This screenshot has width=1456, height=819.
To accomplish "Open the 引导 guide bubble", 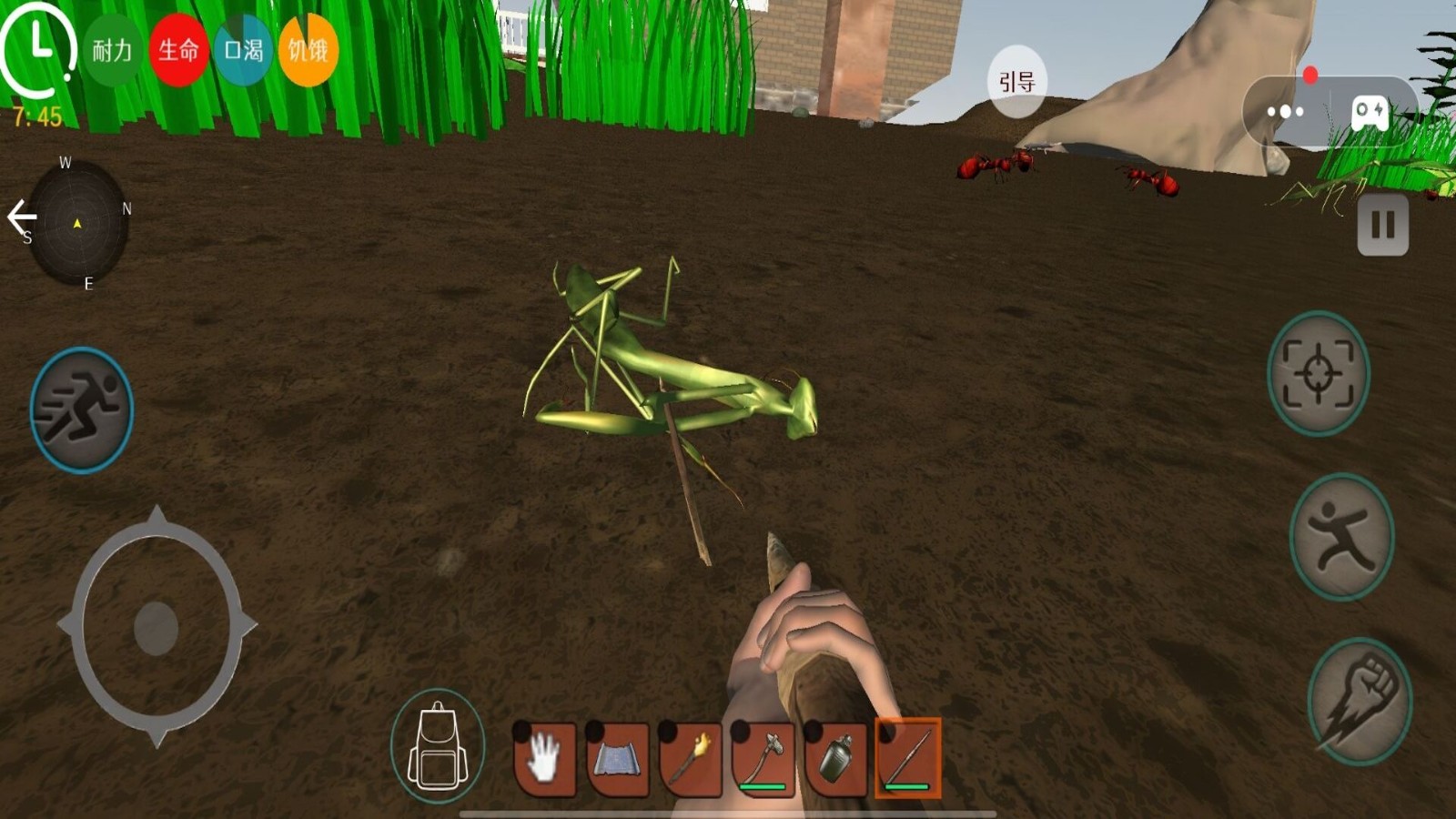I will 1017,82.
